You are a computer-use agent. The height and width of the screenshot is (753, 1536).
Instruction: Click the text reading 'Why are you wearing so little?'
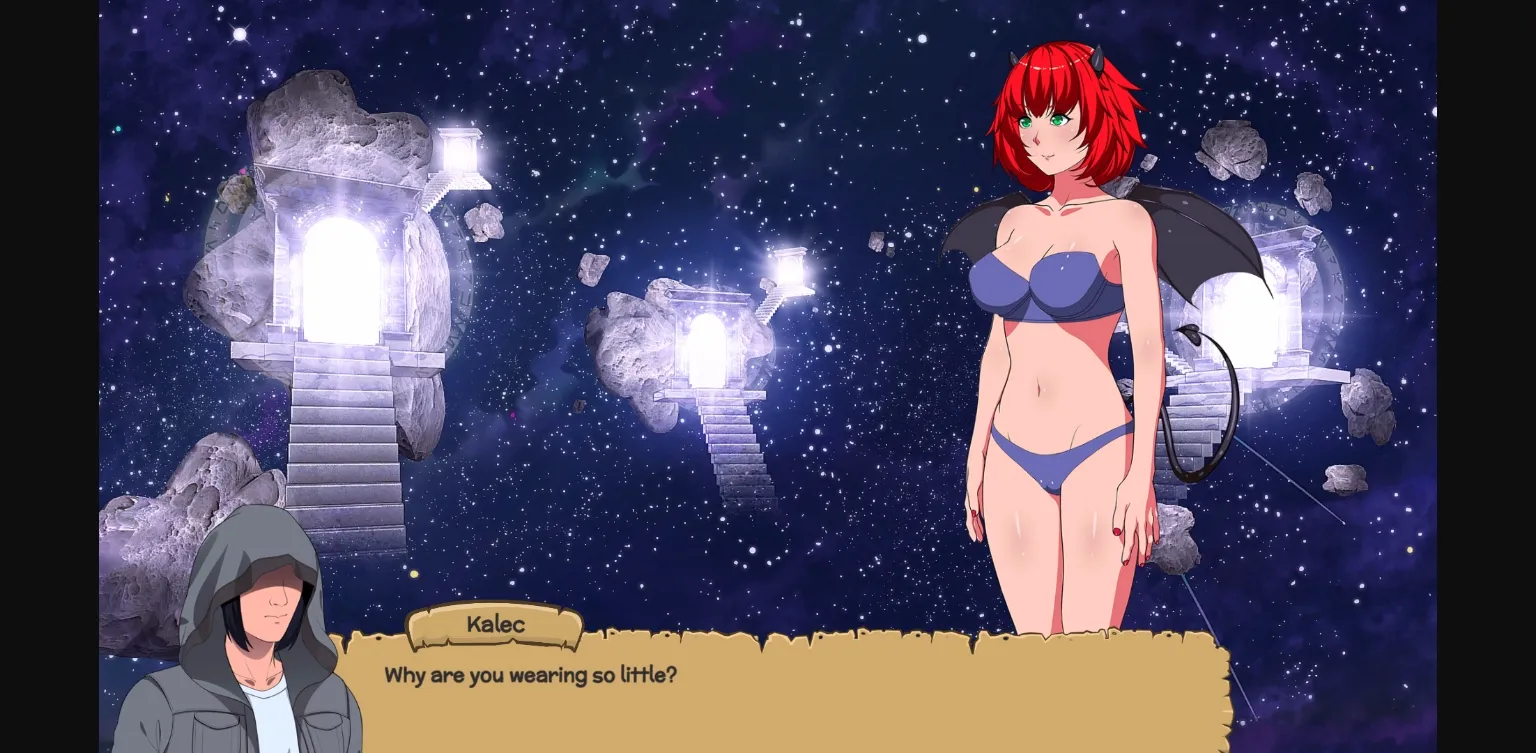point(530,675)
